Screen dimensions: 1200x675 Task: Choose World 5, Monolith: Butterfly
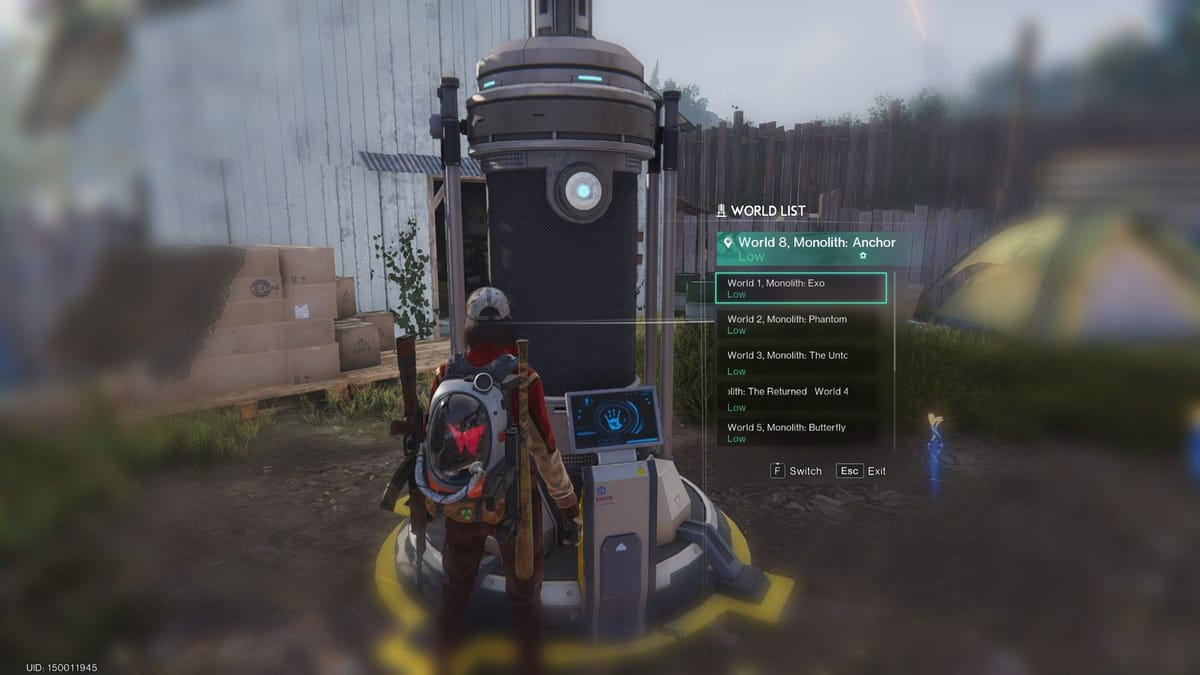(x=801, y=432)
